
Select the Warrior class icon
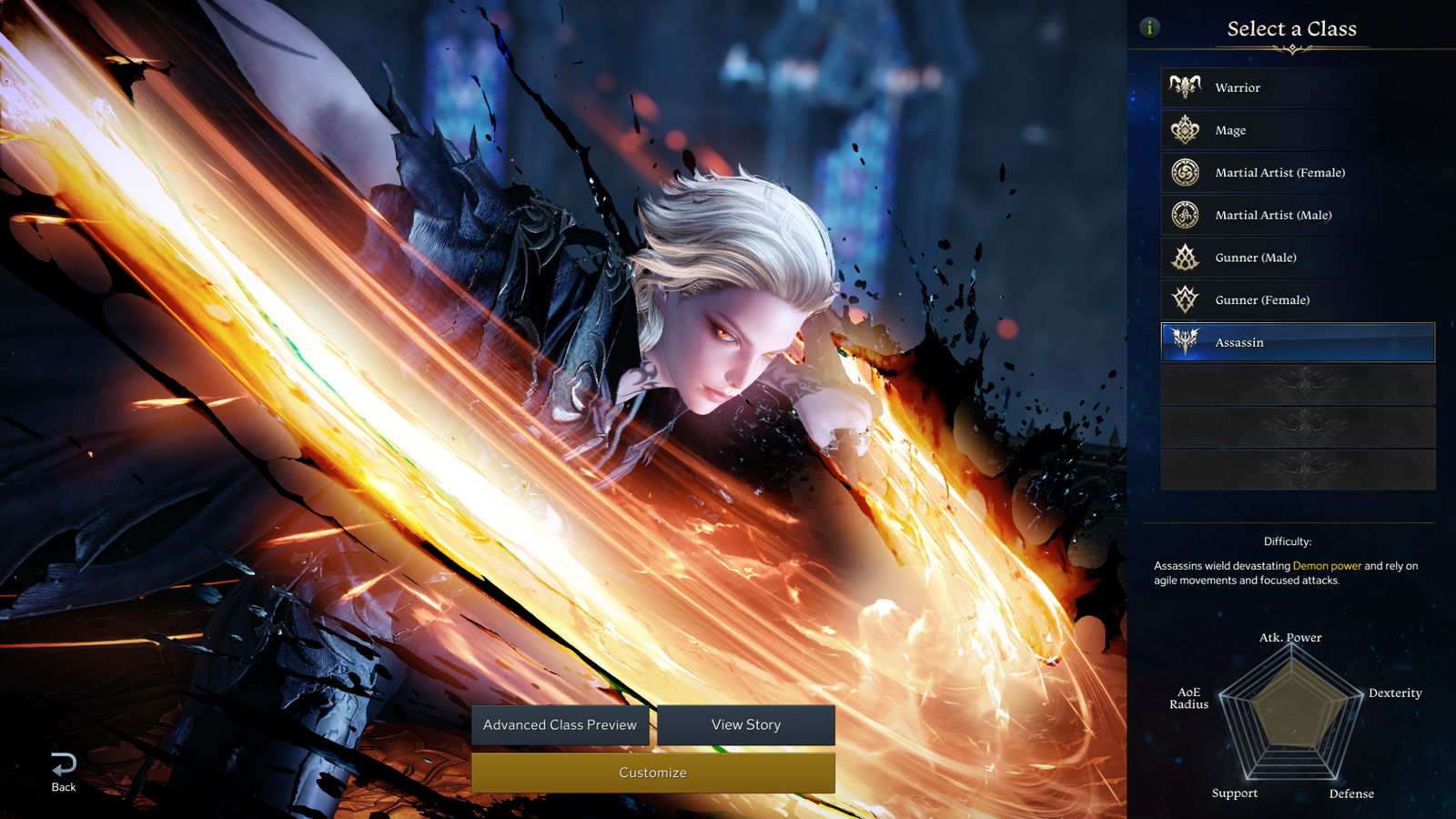(x=1183, y=86)
